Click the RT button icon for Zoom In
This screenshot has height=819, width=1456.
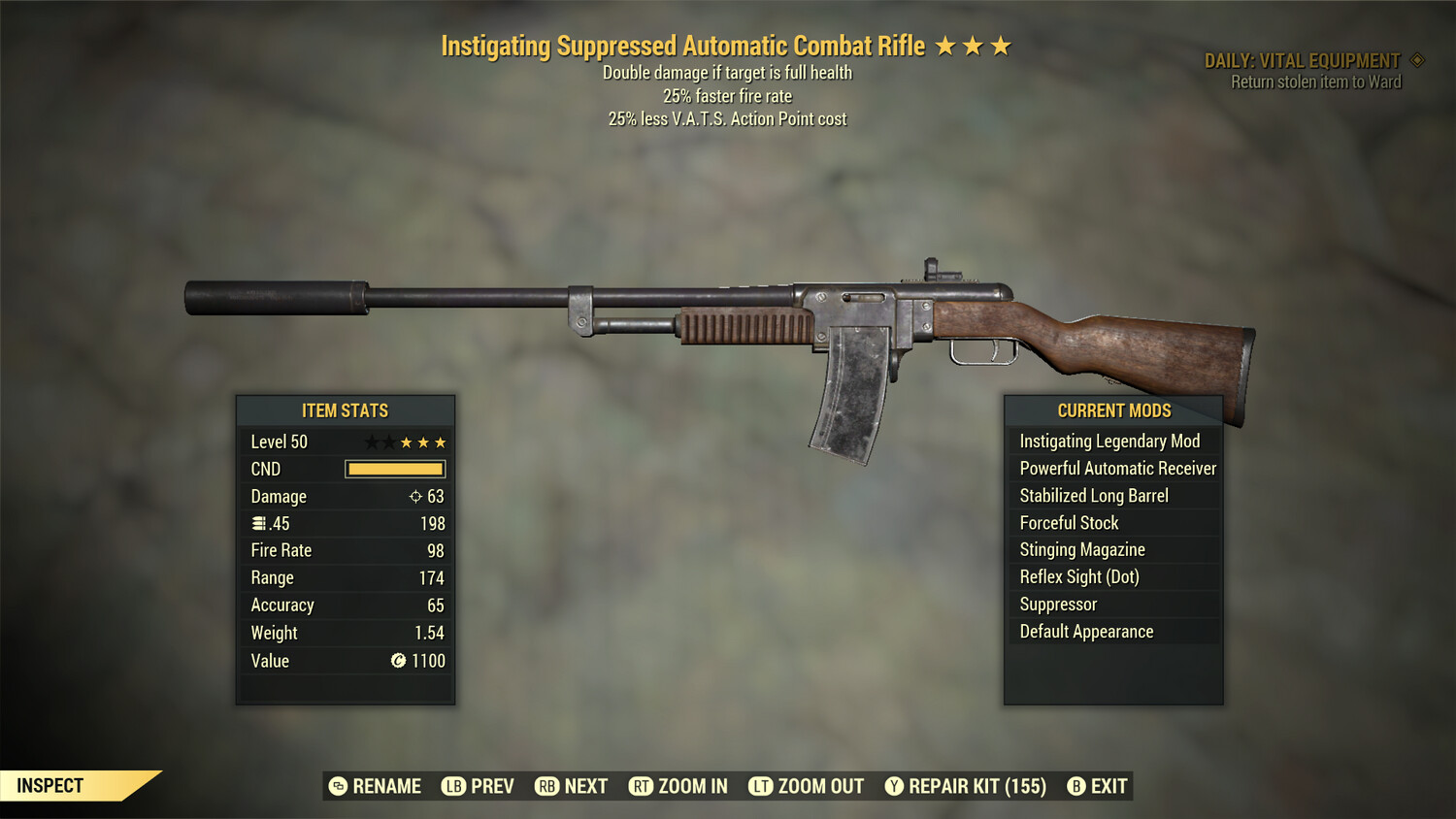[x=642, y=786]
